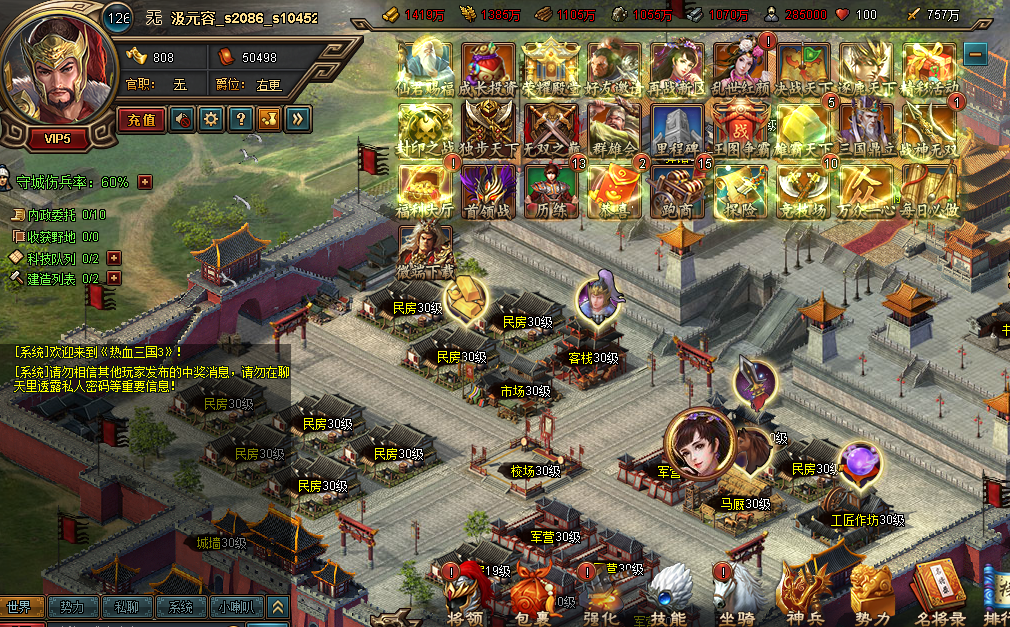Open the 包裹 bag inventory
Screen dimensions: 1010x627
[532, 598]
